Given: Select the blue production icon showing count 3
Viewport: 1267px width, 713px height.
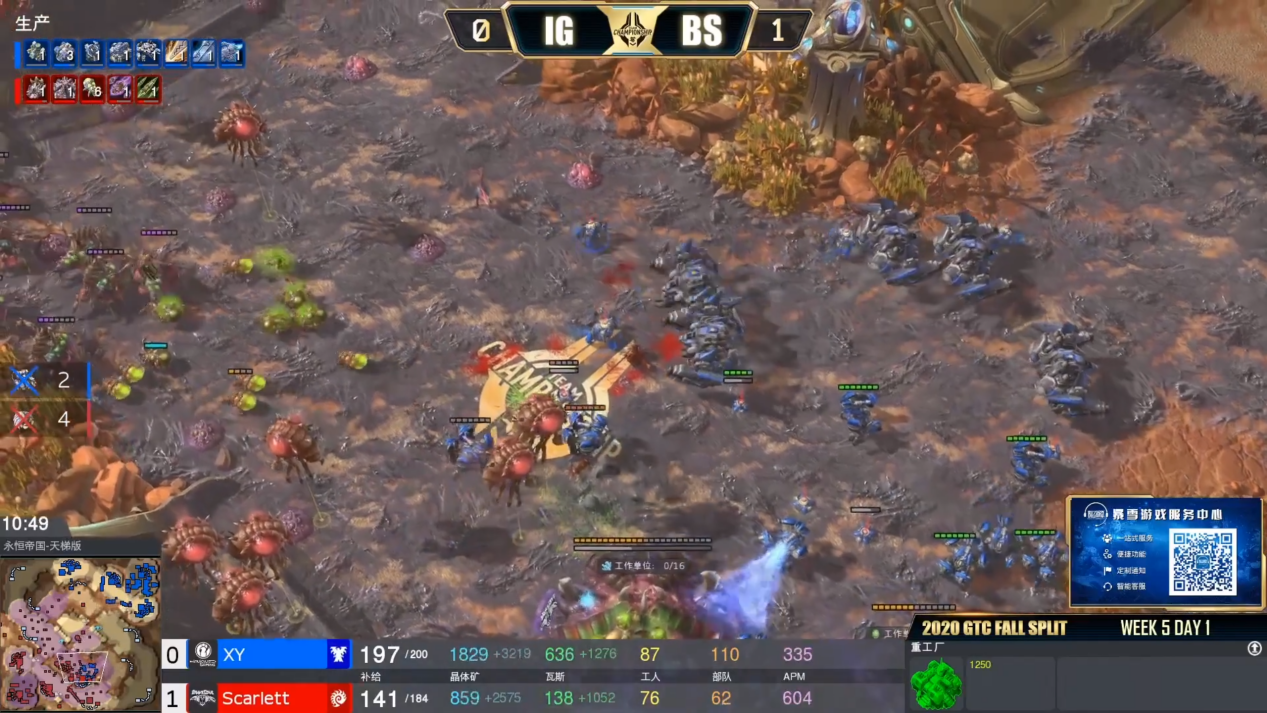Looking at the screenshot, I should [x=65, y=53].
